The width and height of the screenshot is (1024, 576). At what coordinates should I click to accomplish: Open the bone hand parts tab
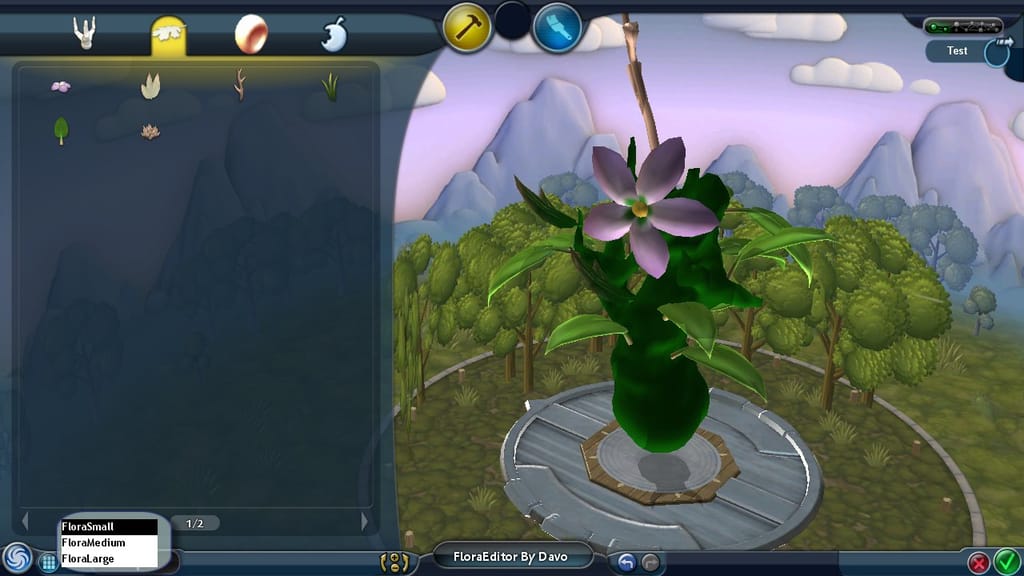84,34
